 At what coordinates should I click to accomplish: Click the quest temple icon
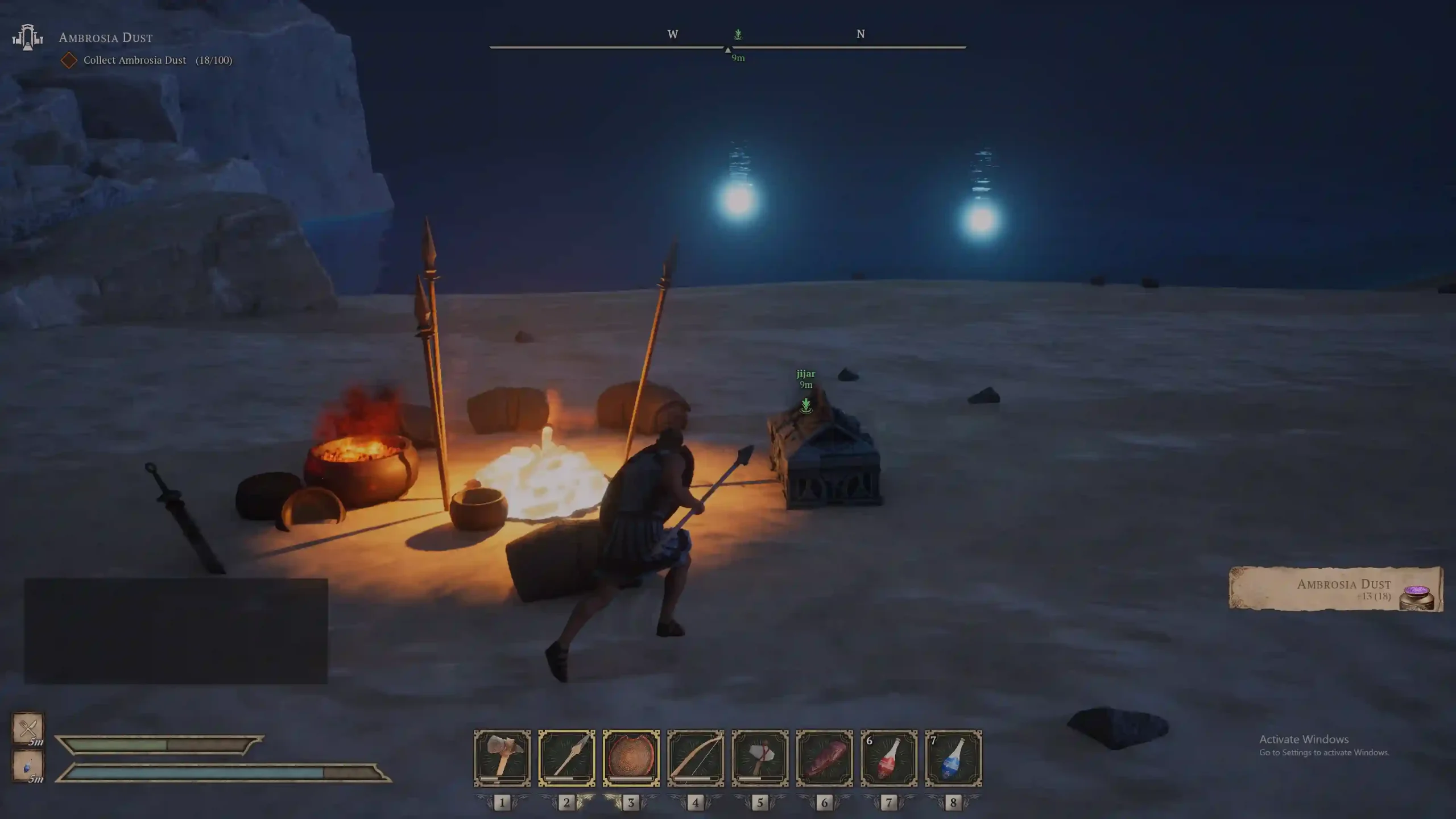coord(27,38)
